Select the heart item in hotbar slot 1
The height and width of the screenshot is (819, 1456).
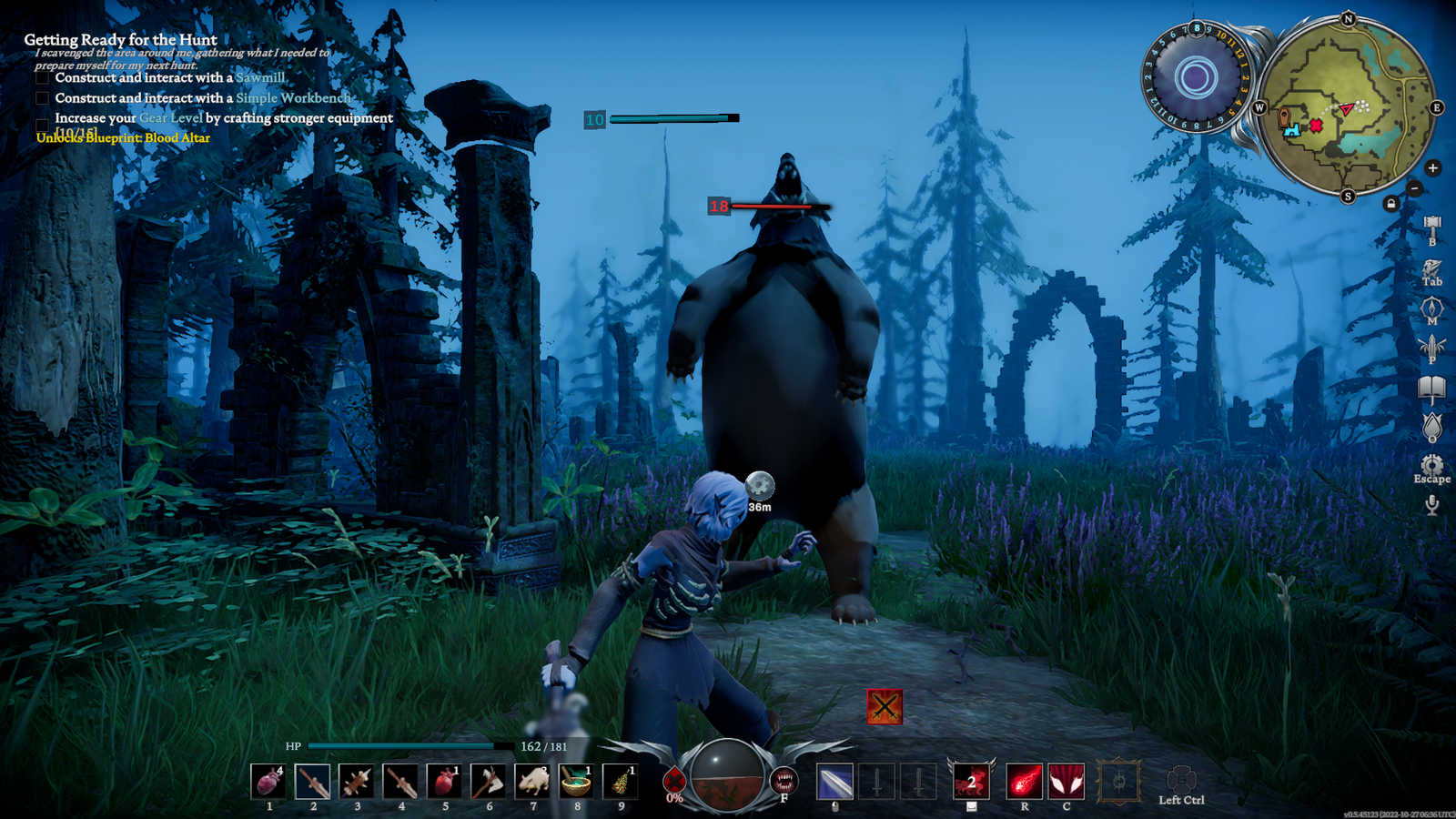coord(269,782)
